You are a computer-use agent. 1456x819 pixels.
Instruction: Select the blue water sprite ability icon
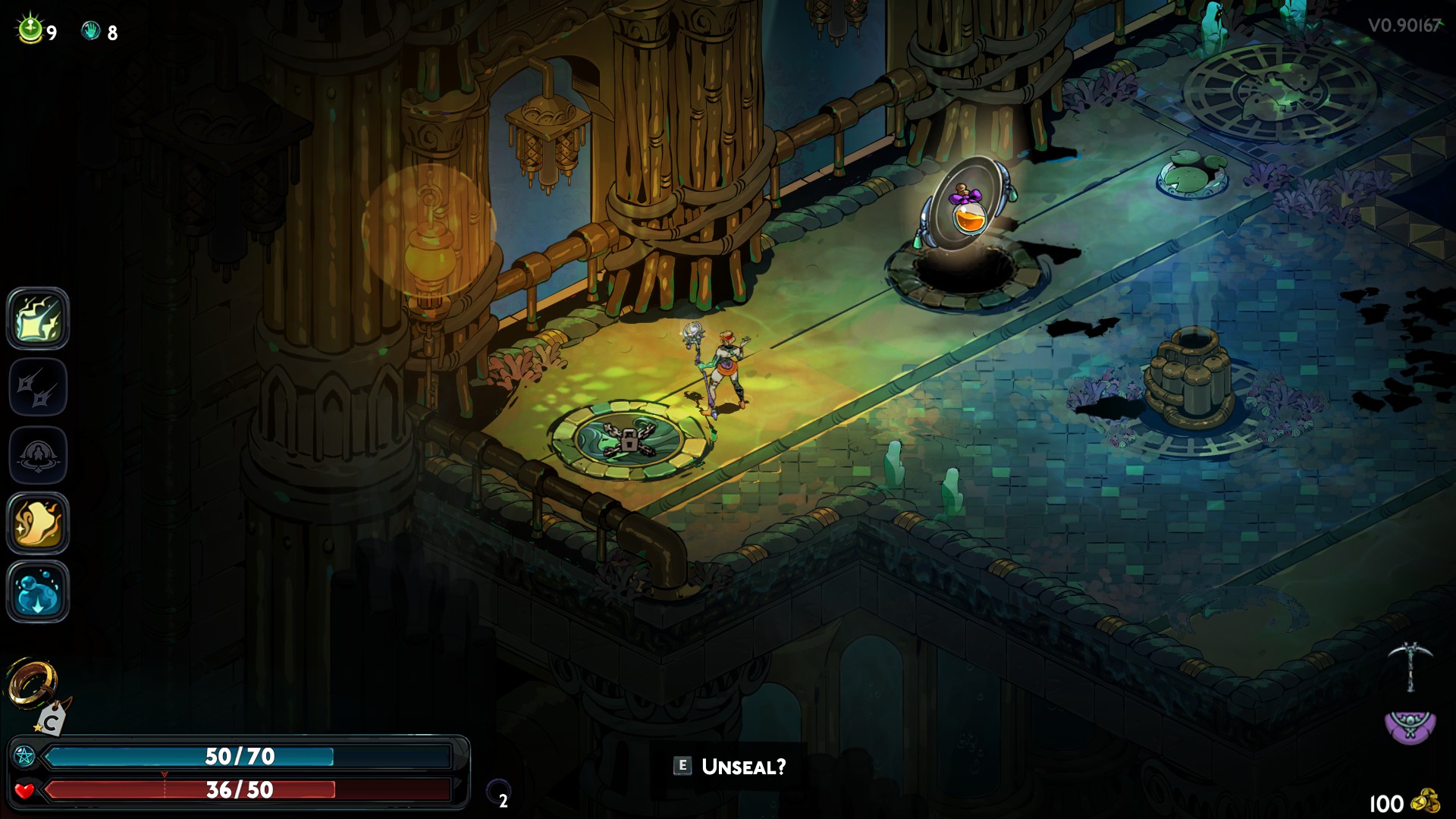tap(38, 589)
